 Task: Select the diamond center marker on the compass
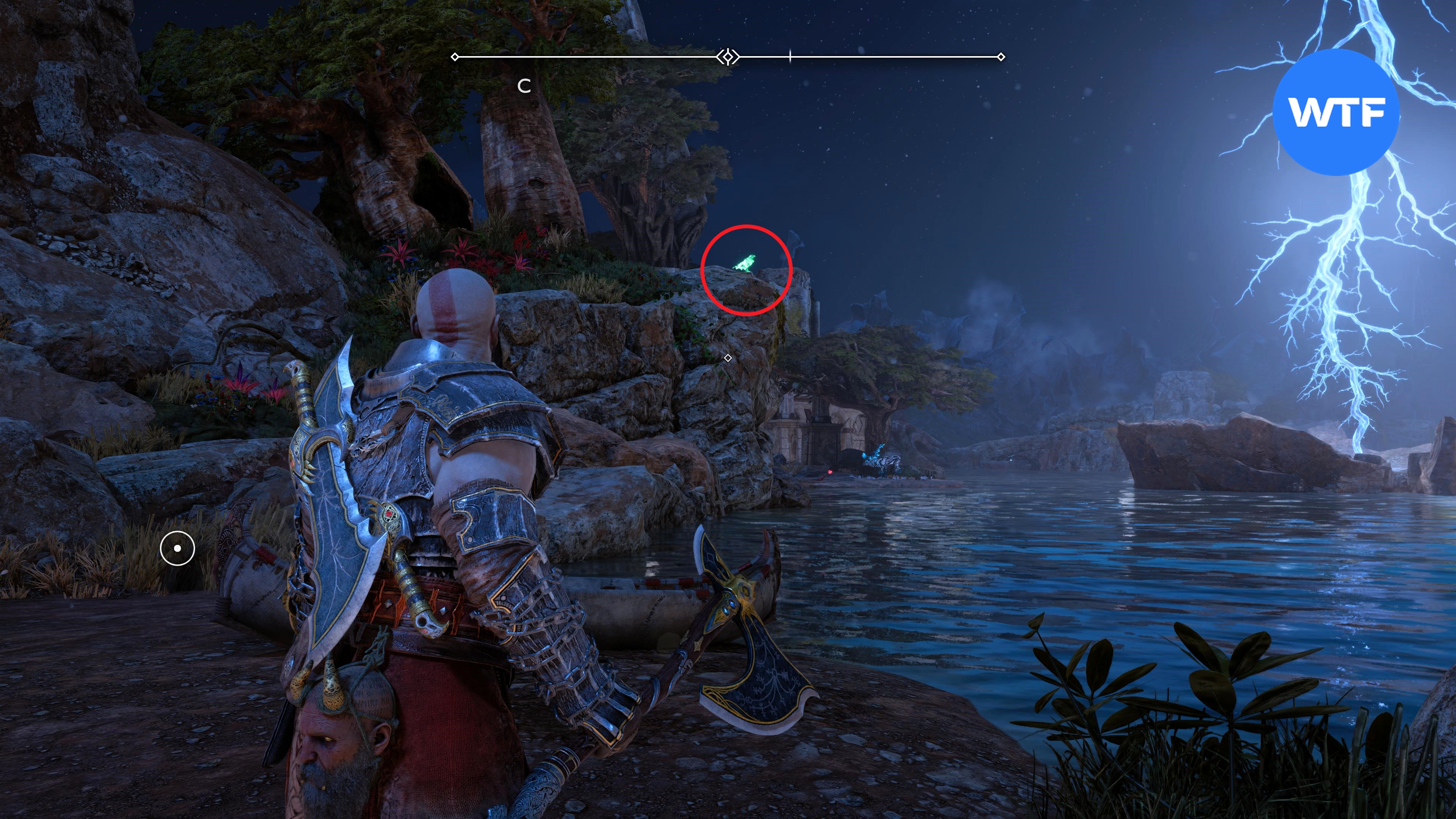(x=728, y=57)
